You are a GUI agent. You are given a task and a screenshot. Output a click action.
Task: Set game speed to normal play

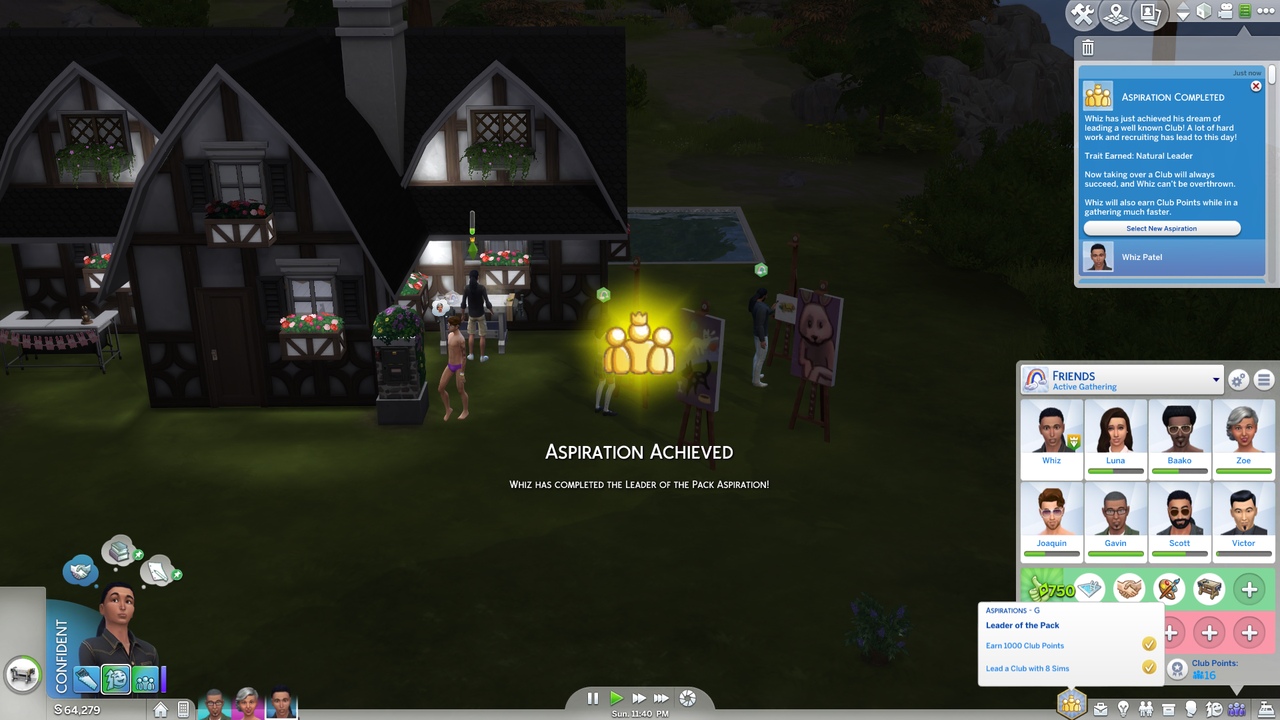(616, 698)
